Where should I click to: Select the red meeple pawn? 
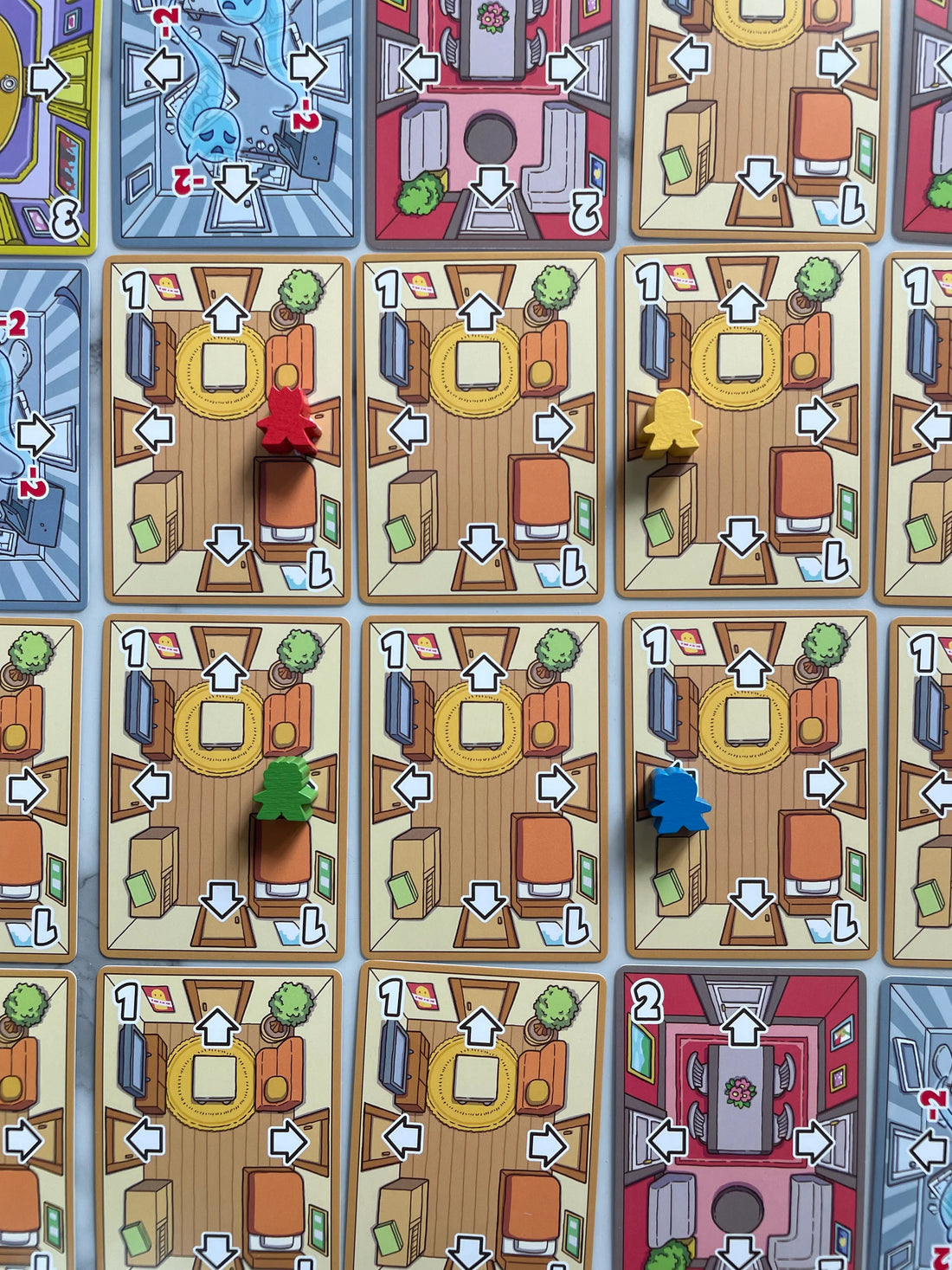click(288, 422)
